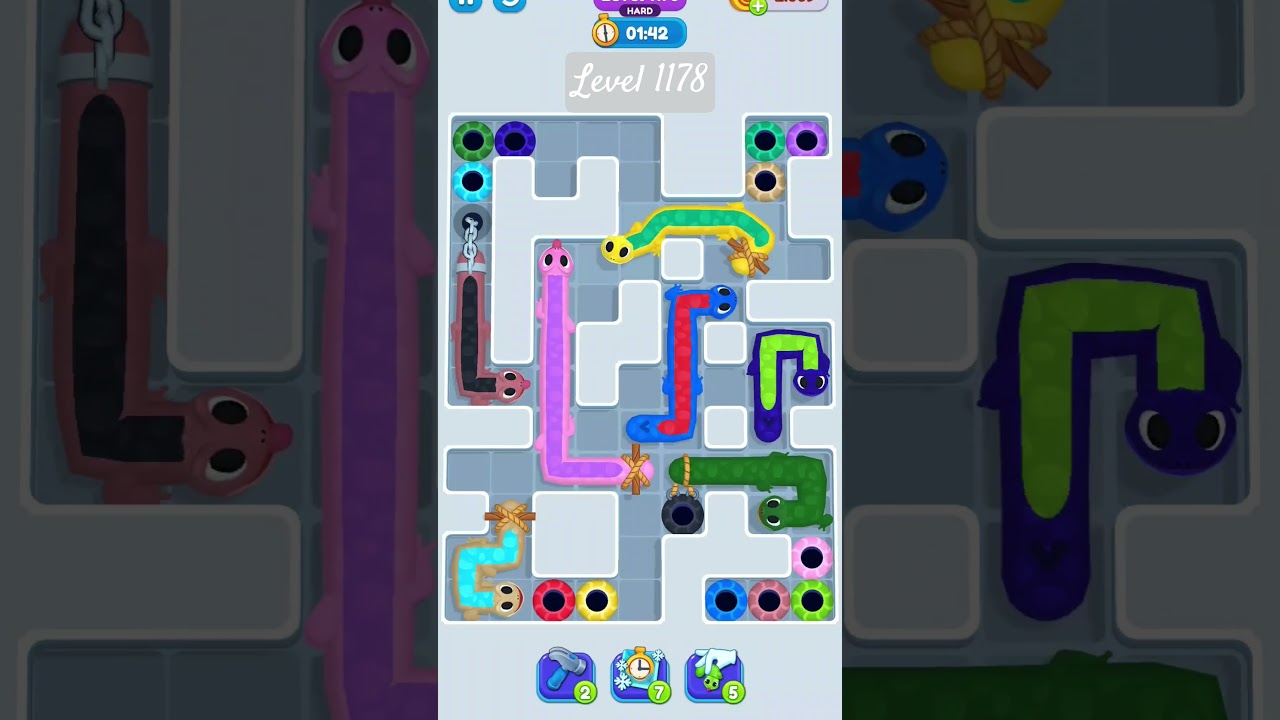Tap the coiled chained black snake
1280x720 pixels.
pyautogui.click(x=468, y=320)
